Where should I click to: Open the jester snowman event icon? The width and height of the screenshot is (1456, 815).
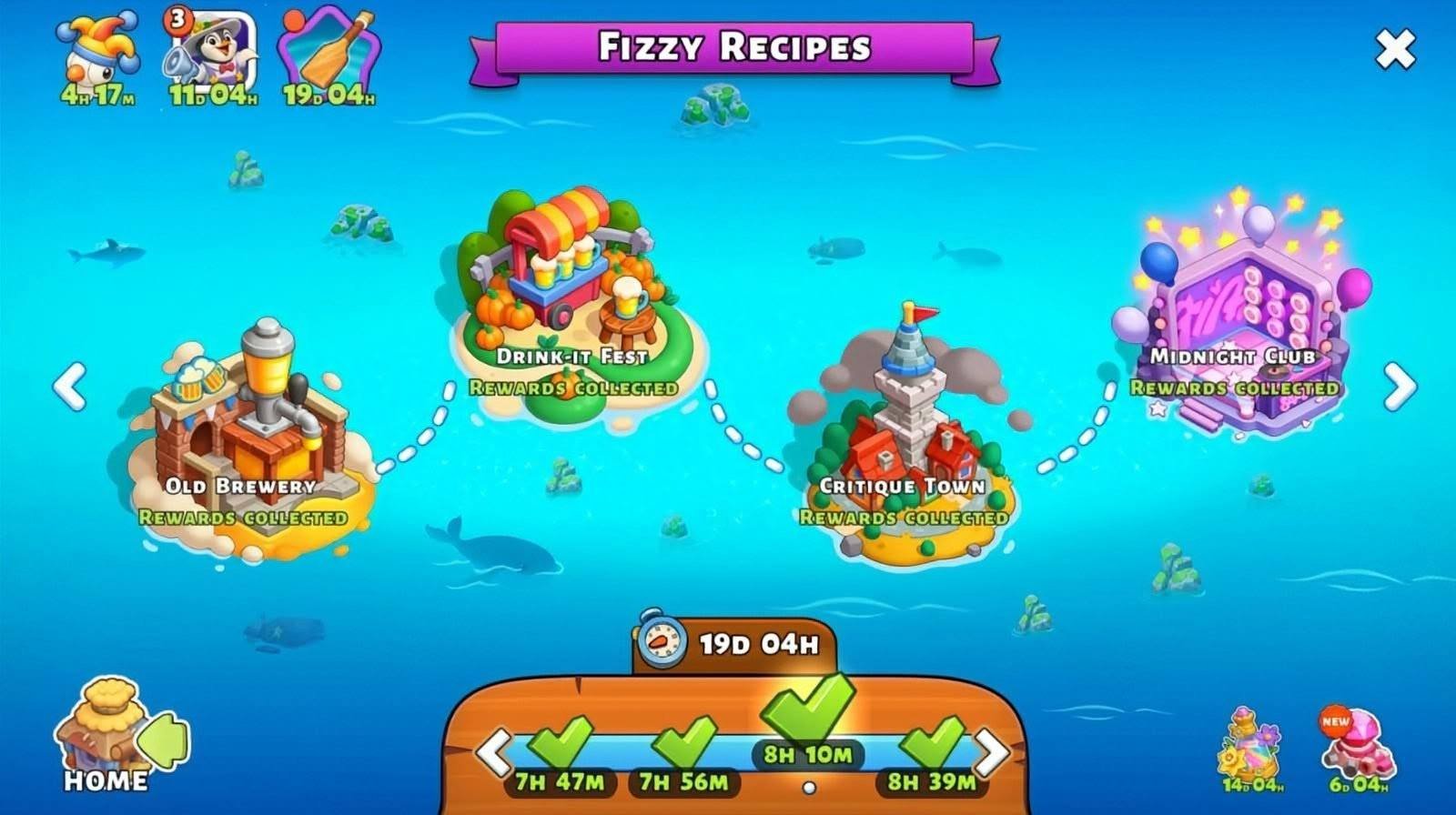tap(98, 55)
